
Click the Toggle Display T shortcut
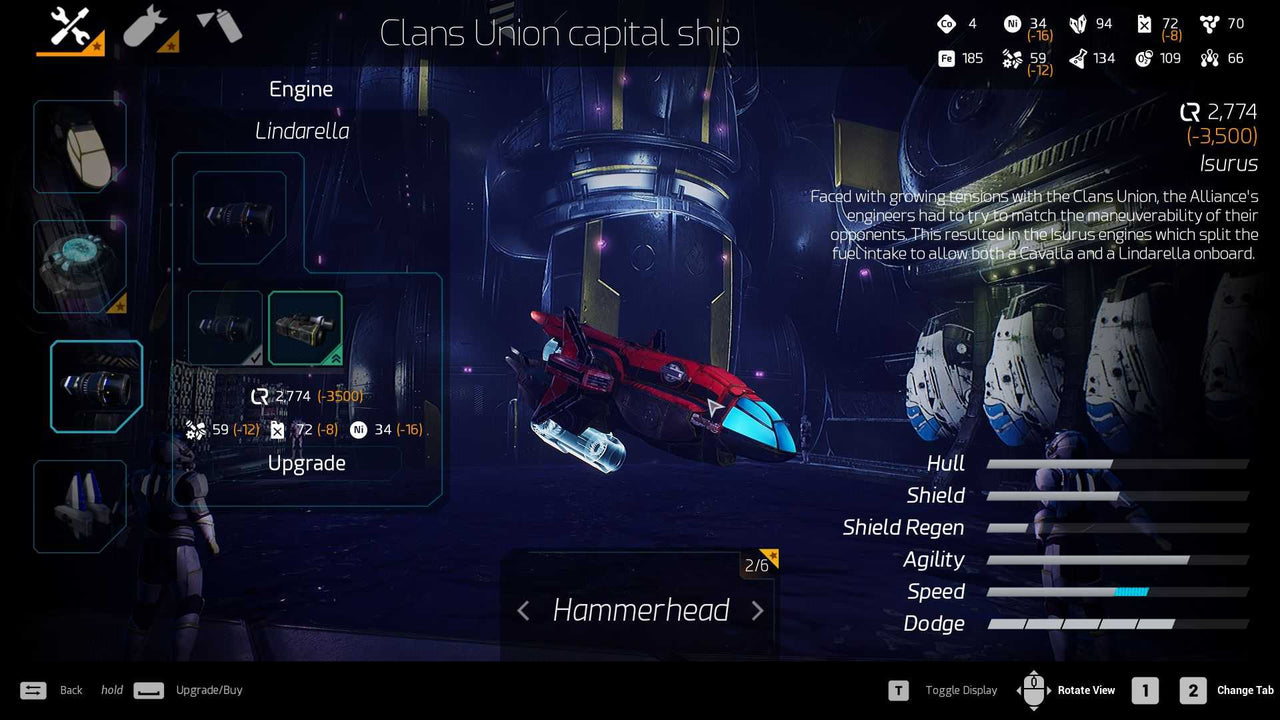pyautogui.click(x=897, y=690)
